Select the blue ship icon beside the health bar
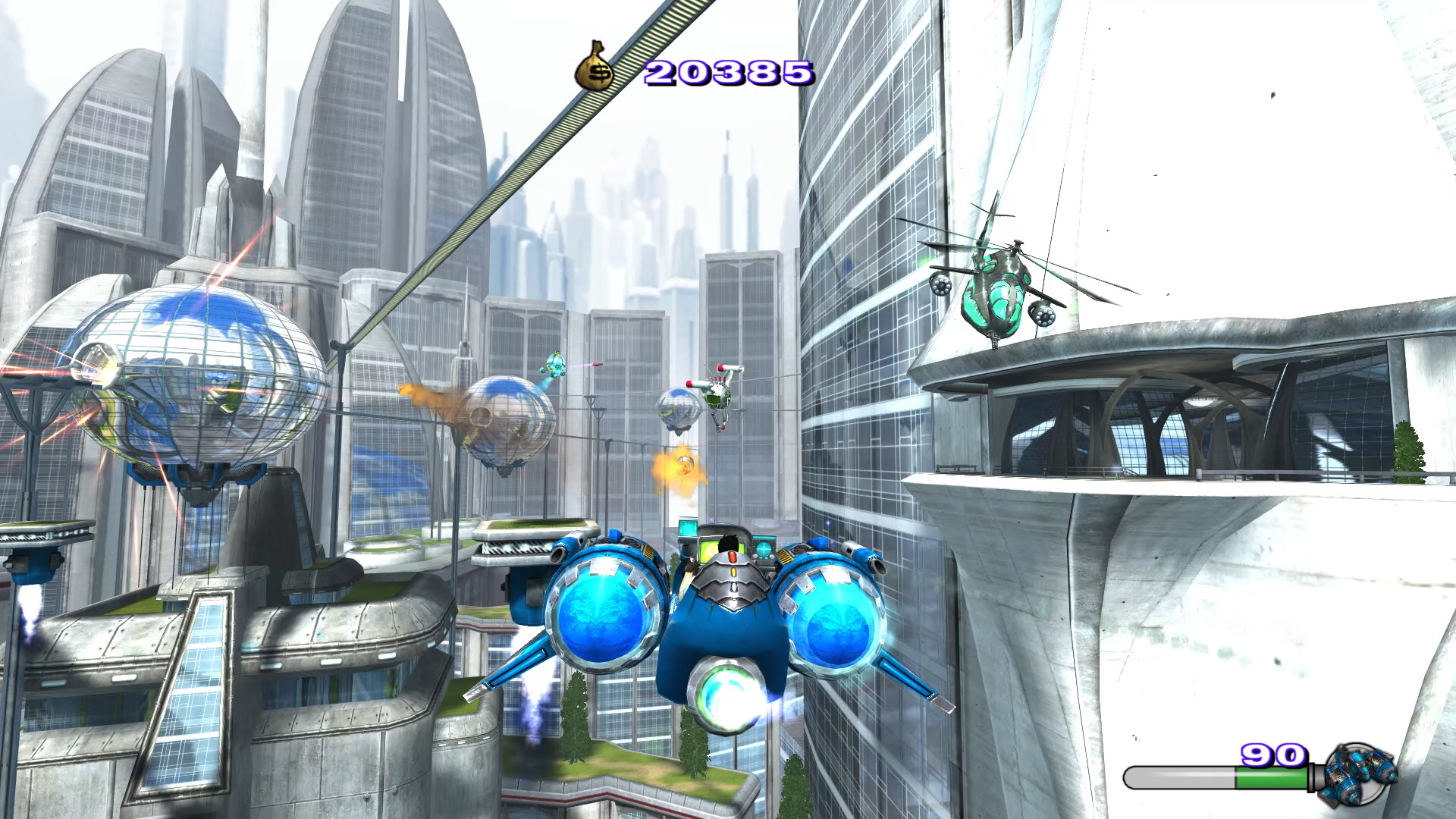 pos(1360,773)
